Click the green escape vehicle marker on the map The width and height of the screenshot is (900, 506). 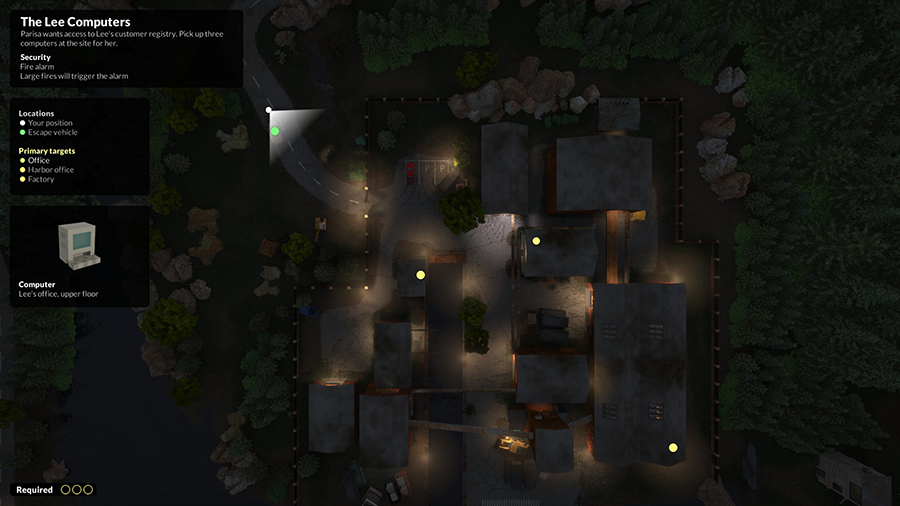[275, 131]
